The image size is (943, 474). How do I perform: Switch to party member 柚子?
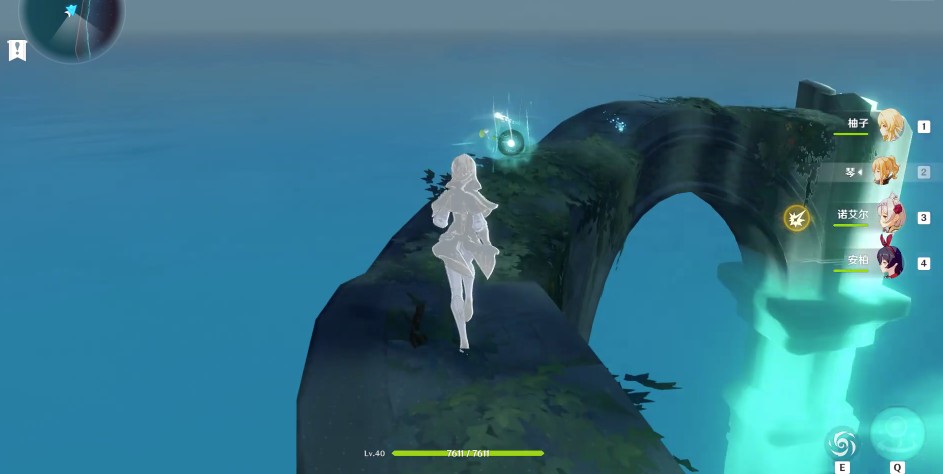point(888,126)
